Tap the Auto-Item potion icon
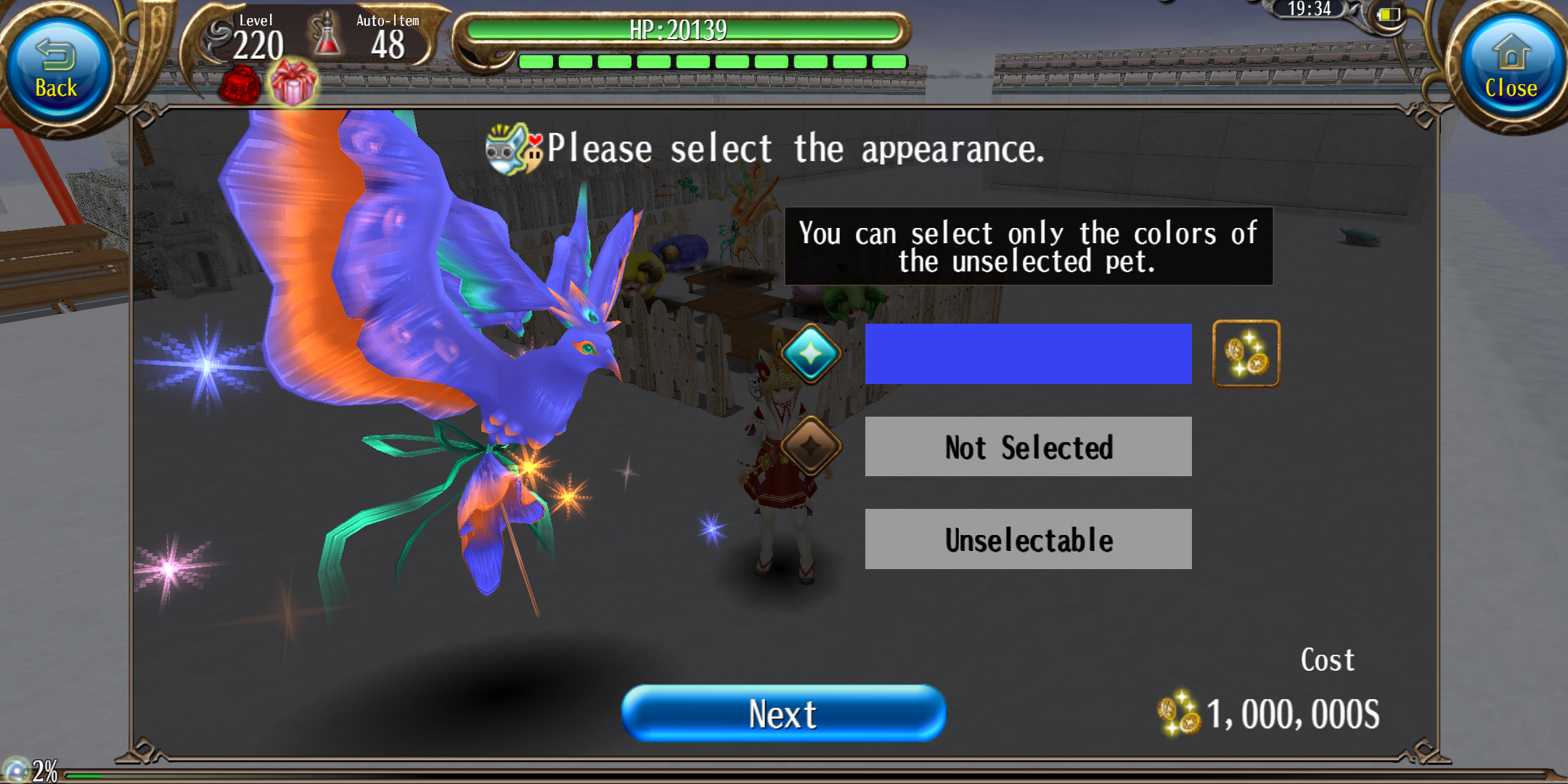This screenshot has height=784, width=1568. (x=326, y=36)
